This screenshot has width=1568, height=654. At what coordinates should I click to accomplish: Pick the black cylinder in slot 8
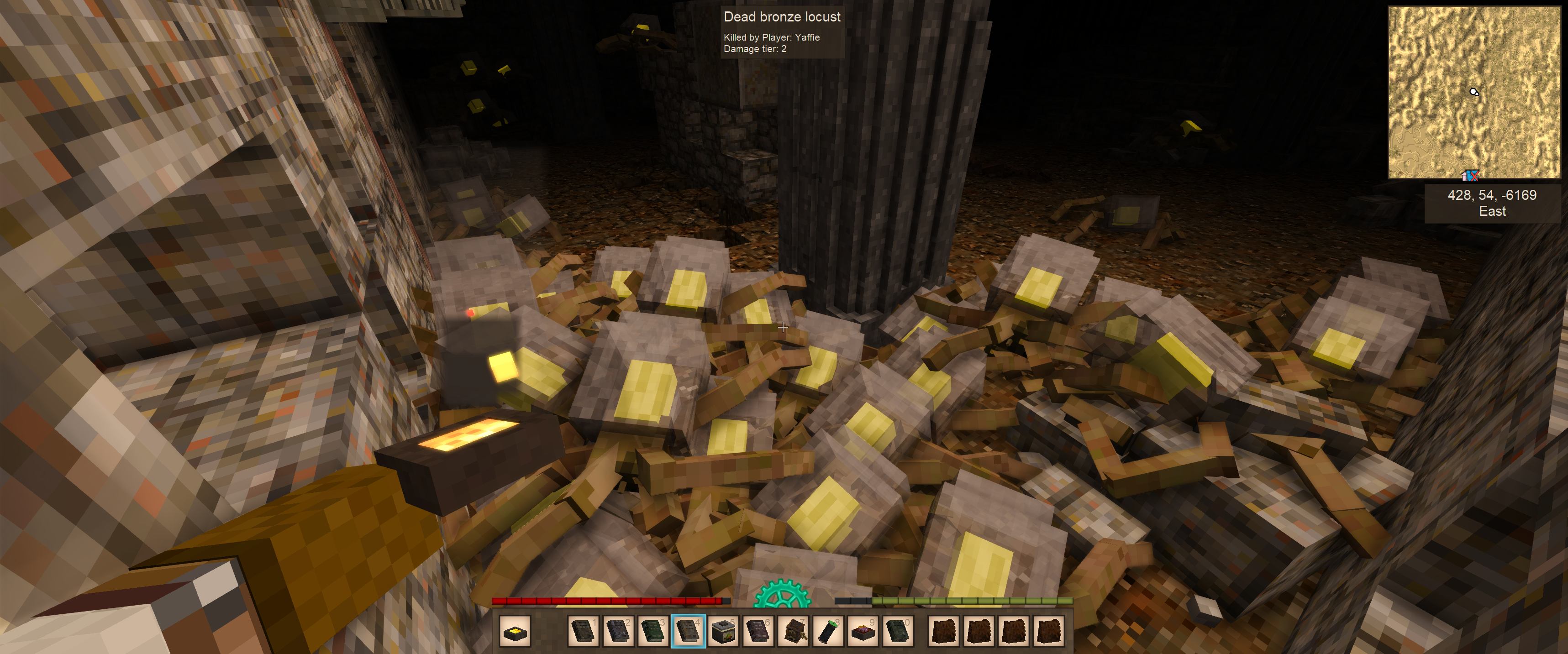pyautogui.click(x=828, y=632)
